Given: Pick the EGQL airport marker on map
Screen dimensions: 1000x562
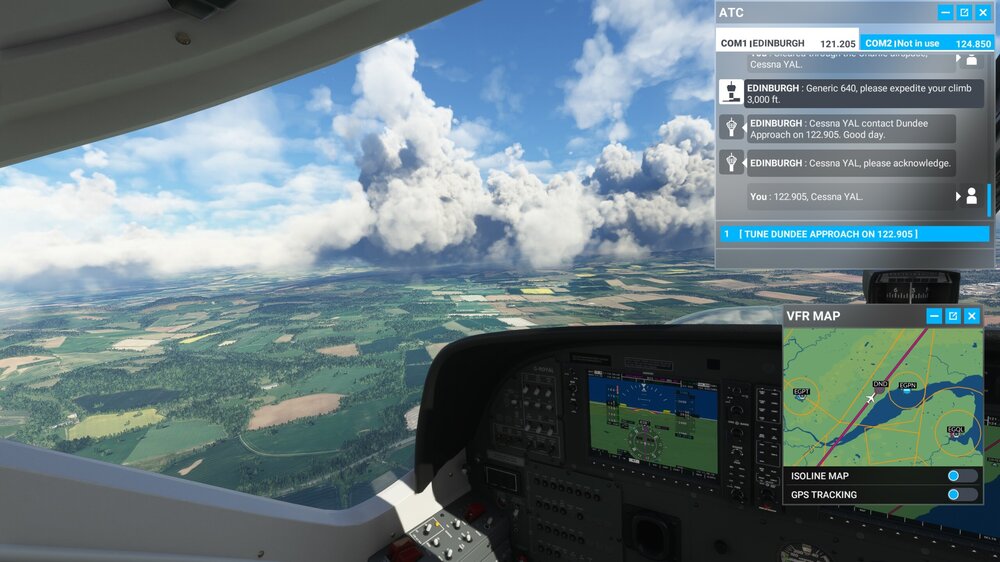Looking at the screenshot, I should pyautogui.click(x=957, y=434).
